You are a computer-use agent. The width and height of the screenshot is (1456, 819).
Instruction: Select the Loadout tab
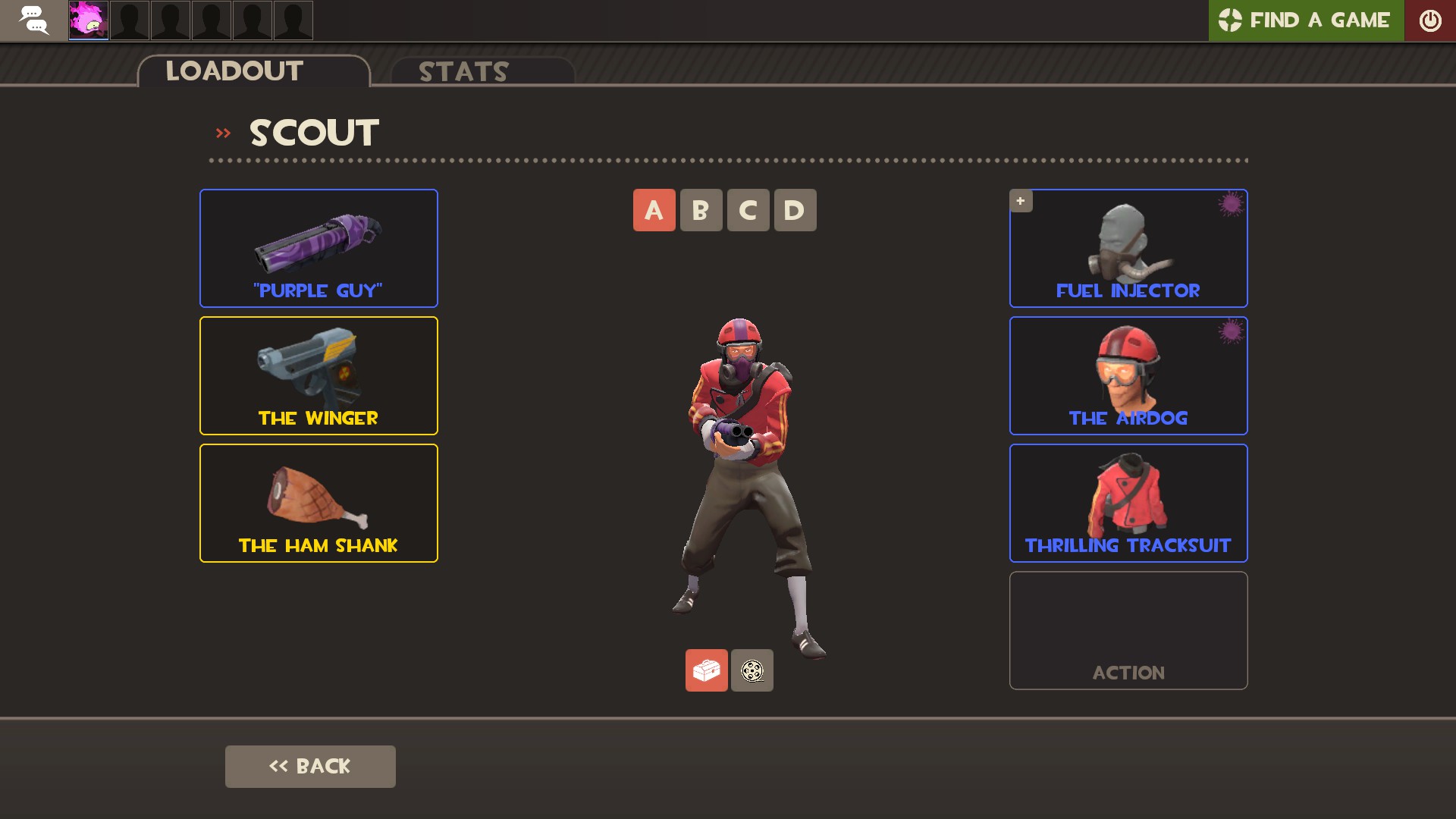(234, 71)
